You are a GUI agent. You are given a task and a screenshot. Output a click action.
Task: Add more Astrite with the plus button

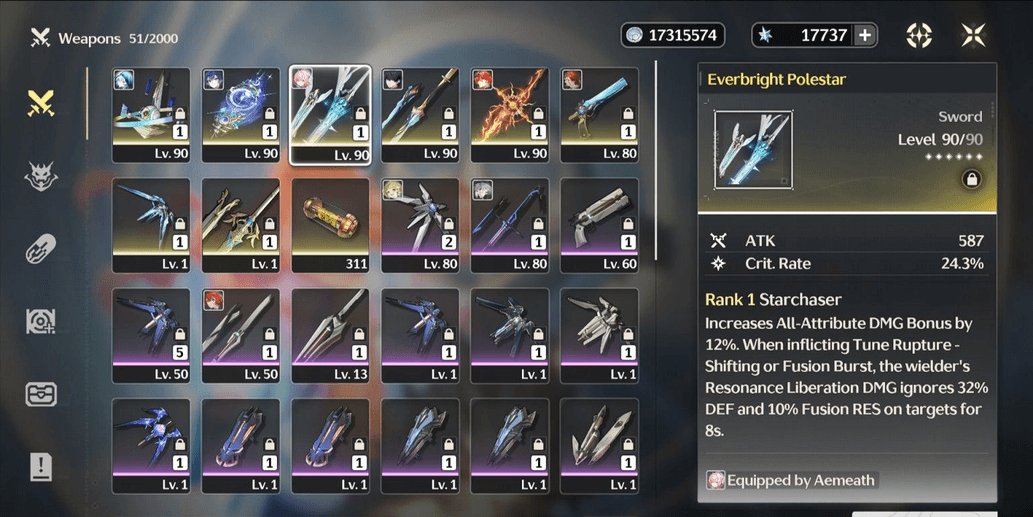(866, 35)
